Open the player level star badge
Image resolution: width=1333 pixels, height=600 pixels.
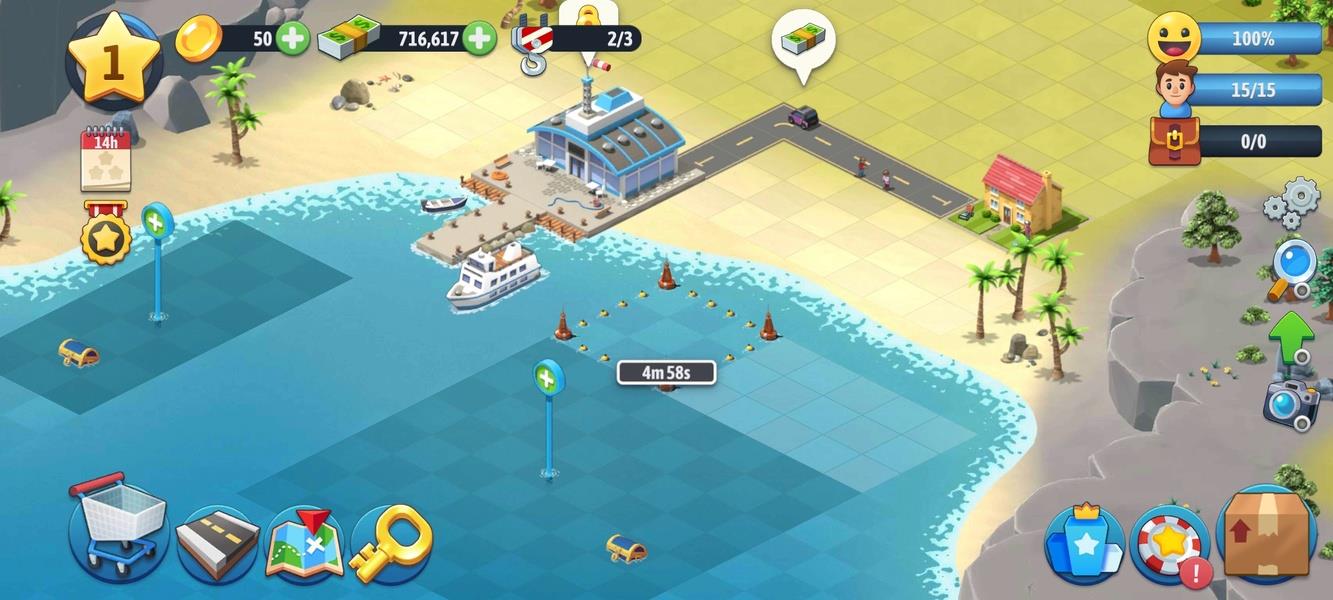pos(112,61)
